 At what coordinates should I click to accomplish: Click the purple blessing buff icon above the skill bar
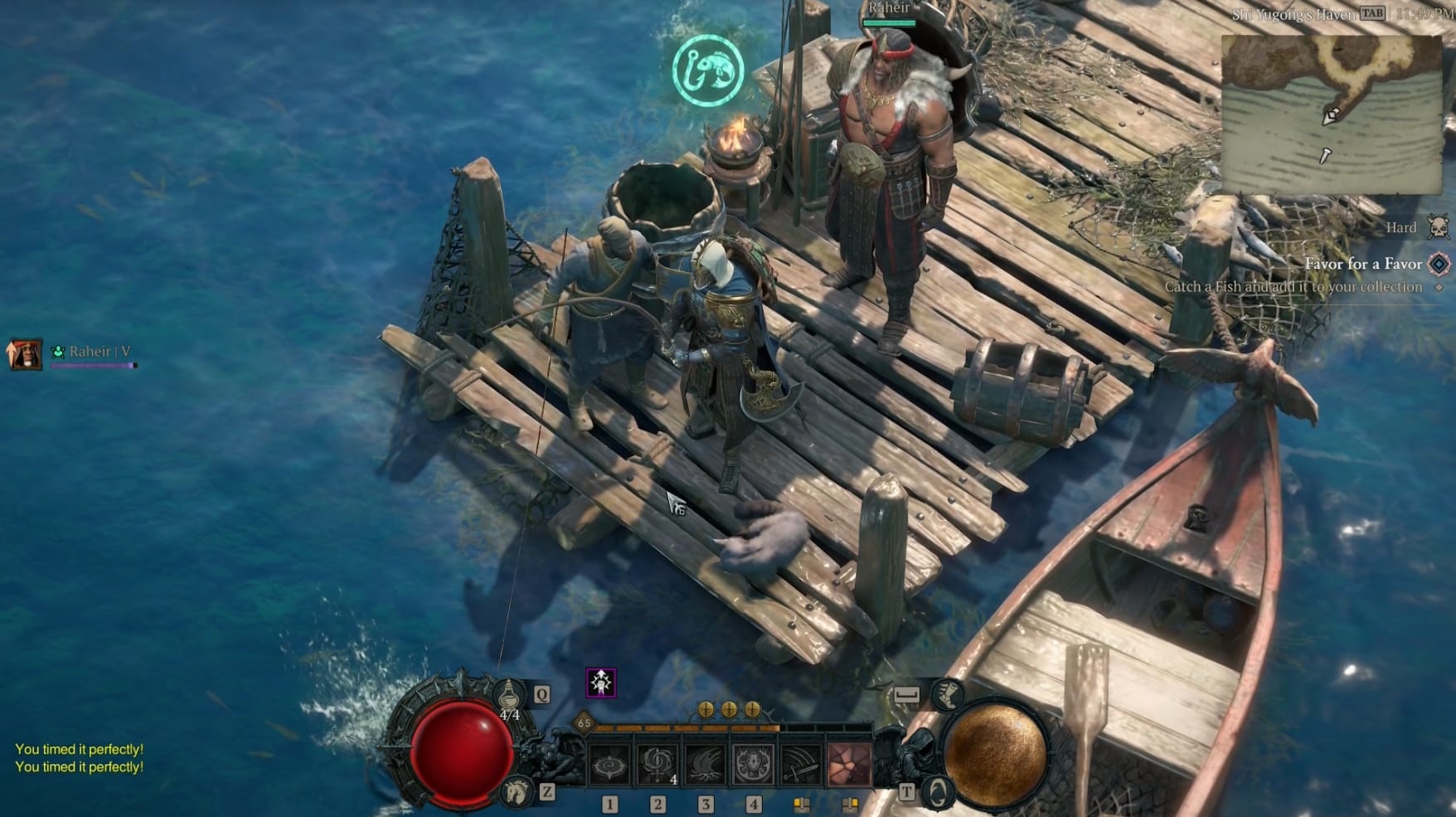(x=601, y=682)
